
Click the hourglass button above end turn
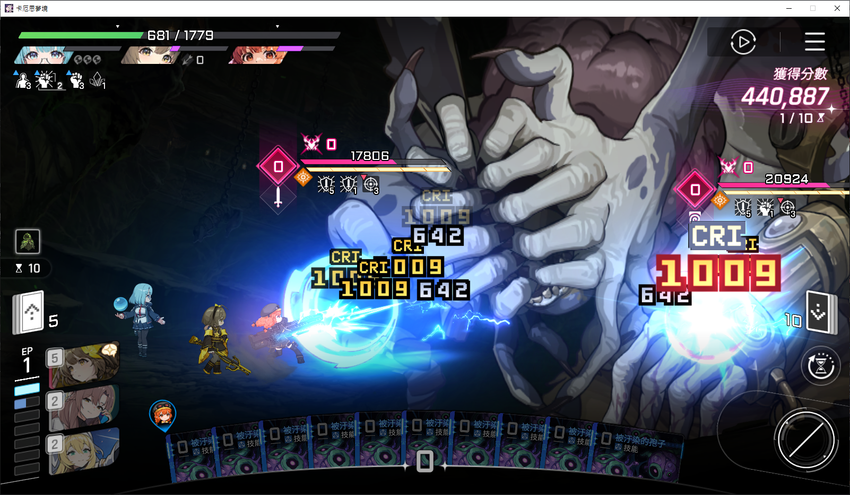click(820, 366)
